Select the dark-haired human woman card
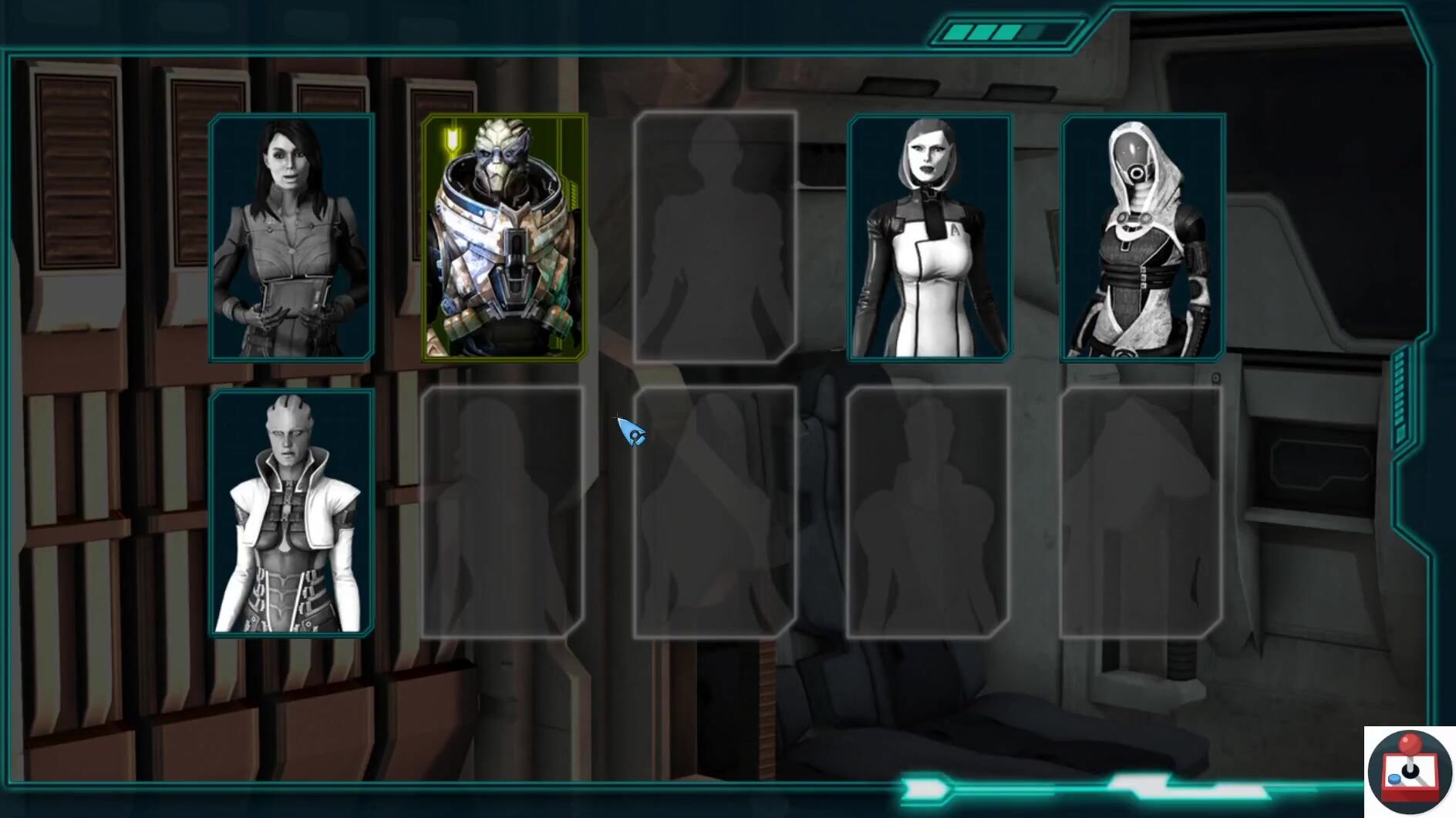 [x=292, y=237]
